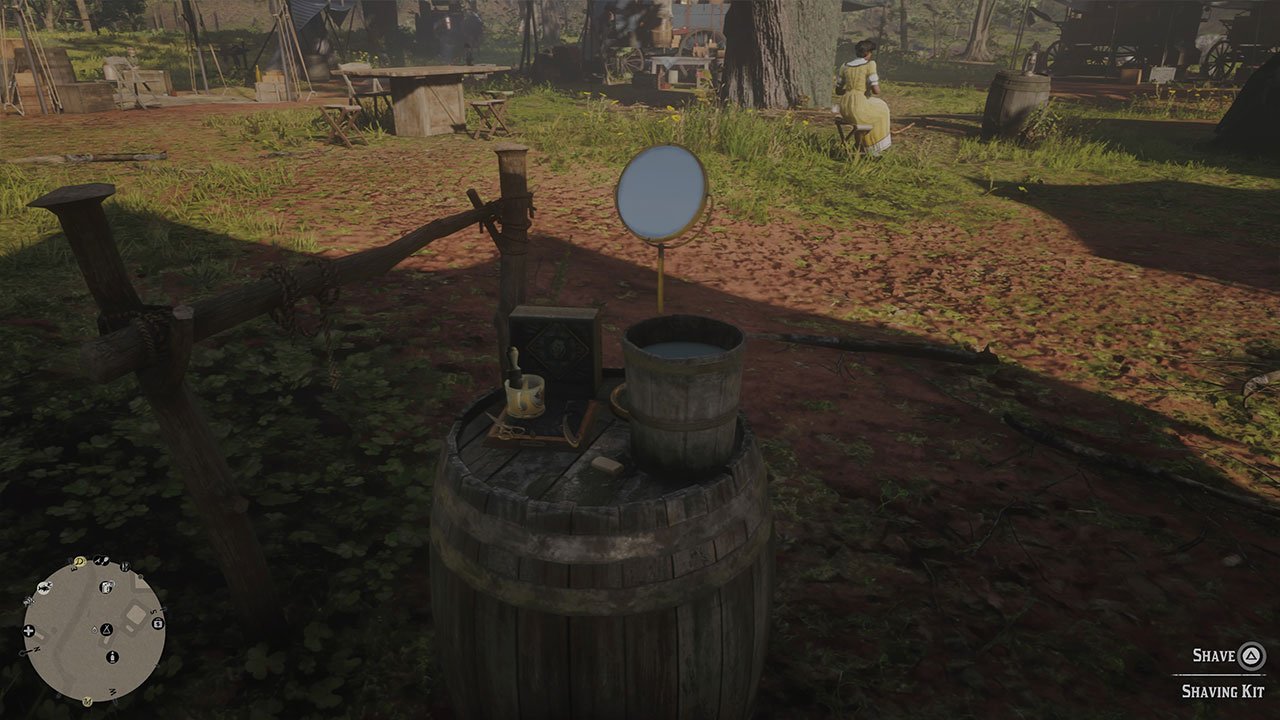Click the small water droplet marker on minimap
Image resolution: width=1280 pixels, height=720 pixels.
[94, 630]
